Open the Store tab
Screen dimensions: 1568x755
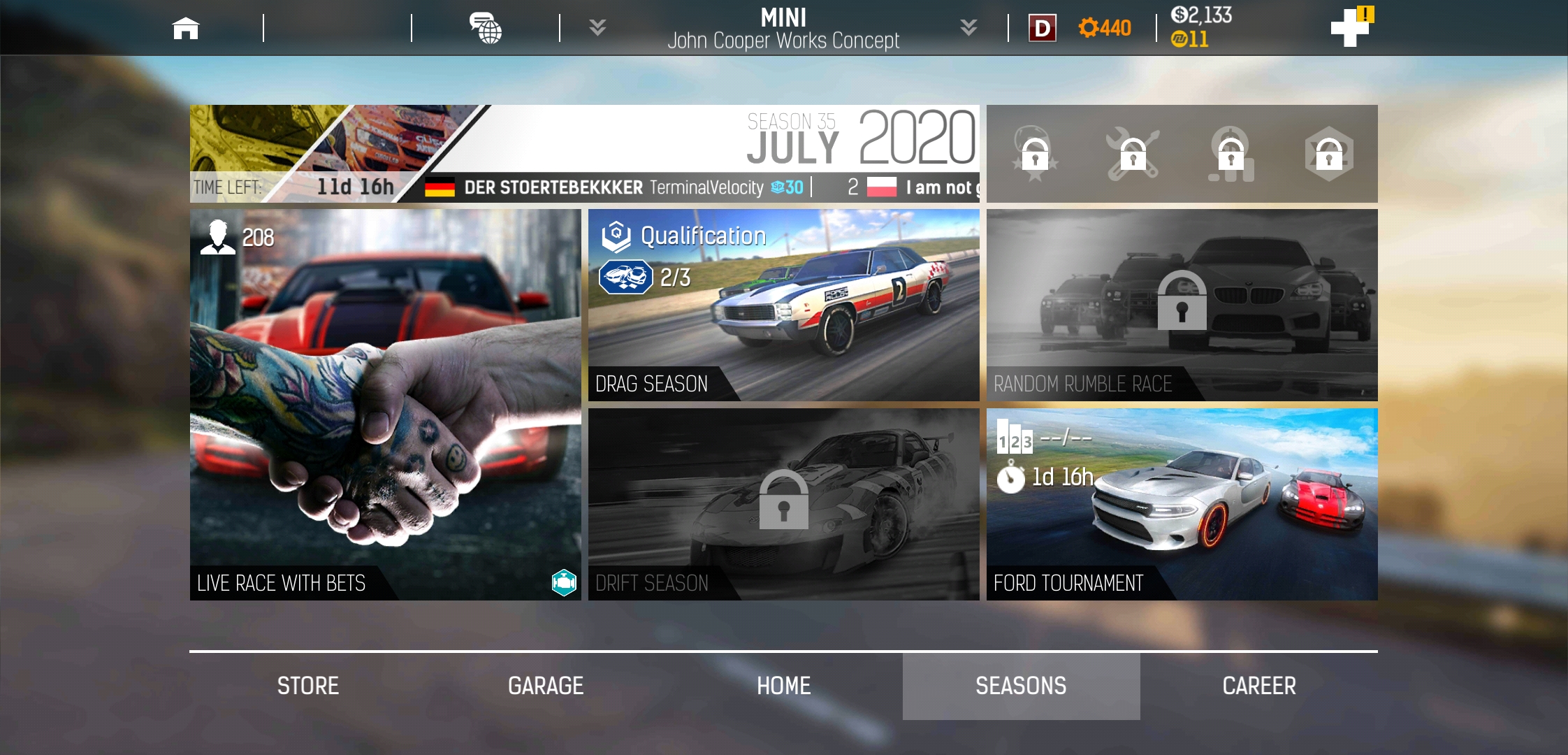pos(308,686)
